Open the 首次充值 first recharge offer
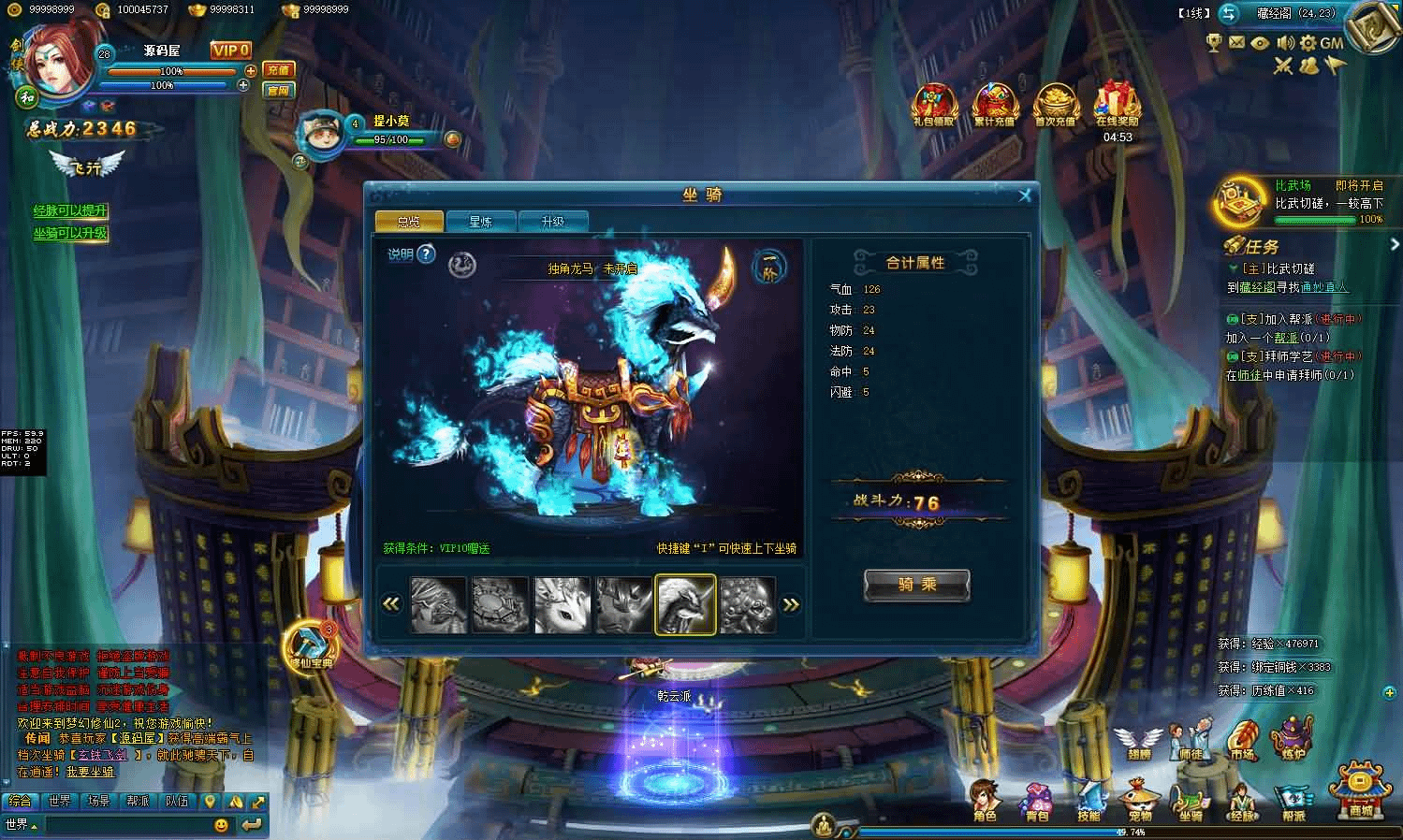Screen dimensions: 1403x840 coord(1056,103)
